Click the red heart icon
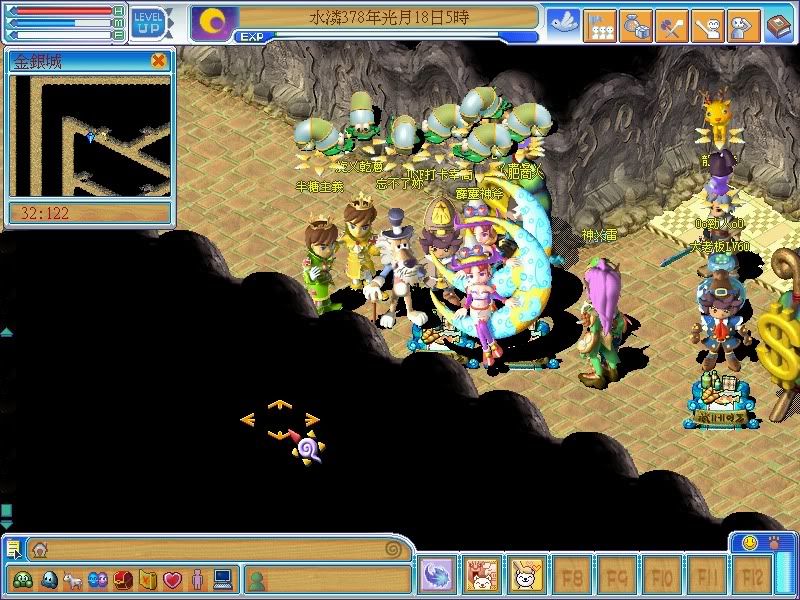 coord(172,579)
